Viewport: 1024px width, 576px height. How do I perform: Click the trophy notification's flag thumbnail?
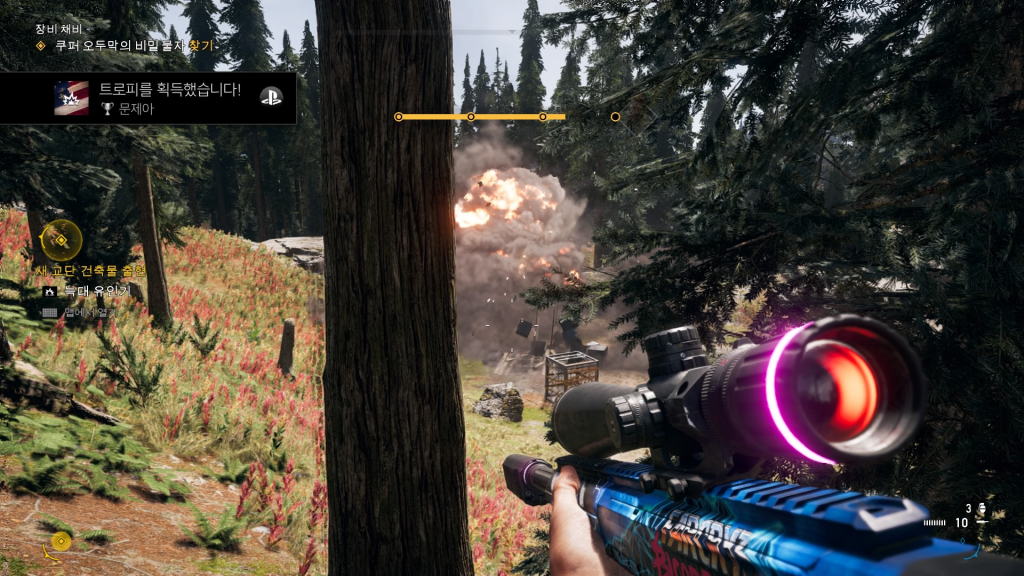point(71,98)
